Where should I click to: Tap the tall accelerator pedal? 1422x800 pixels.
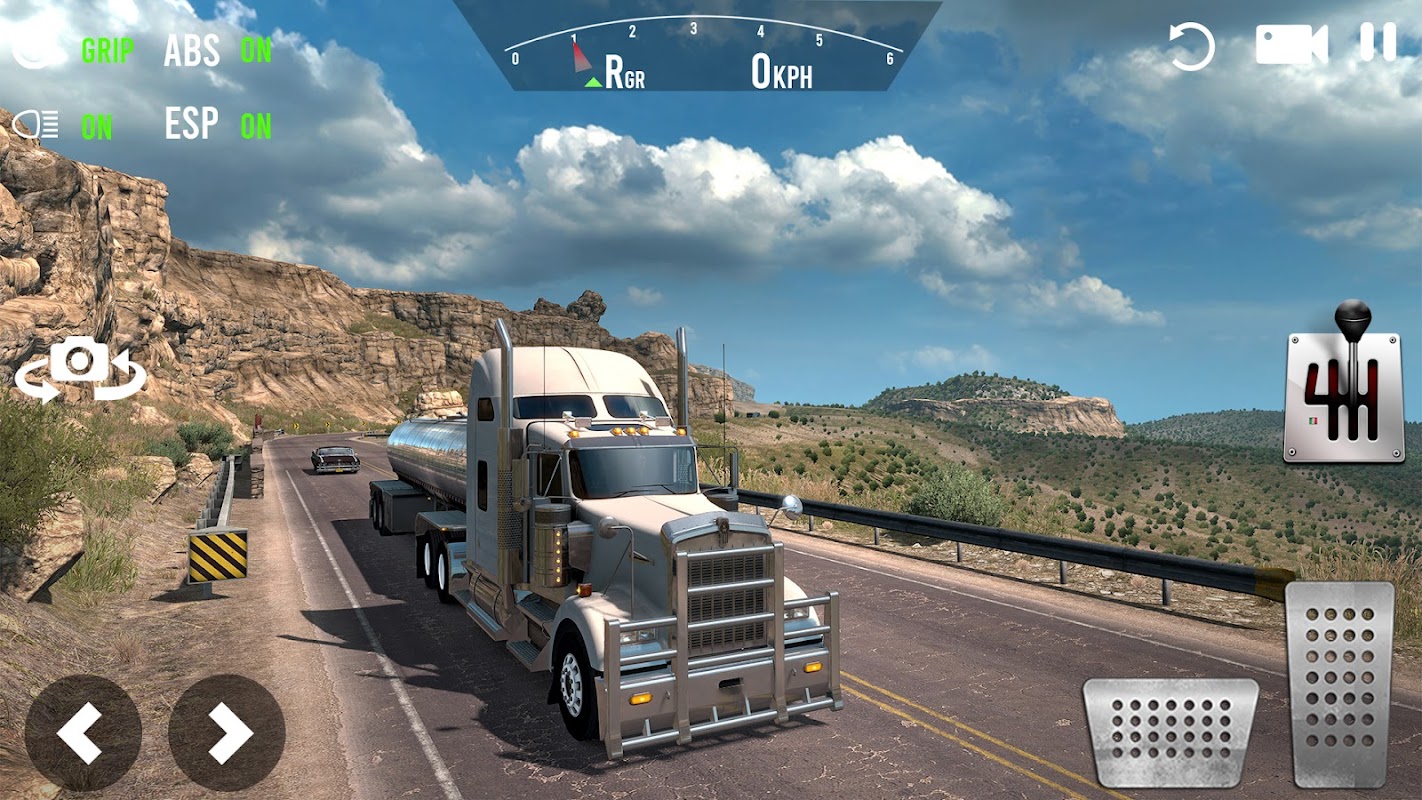(1339, 684)
